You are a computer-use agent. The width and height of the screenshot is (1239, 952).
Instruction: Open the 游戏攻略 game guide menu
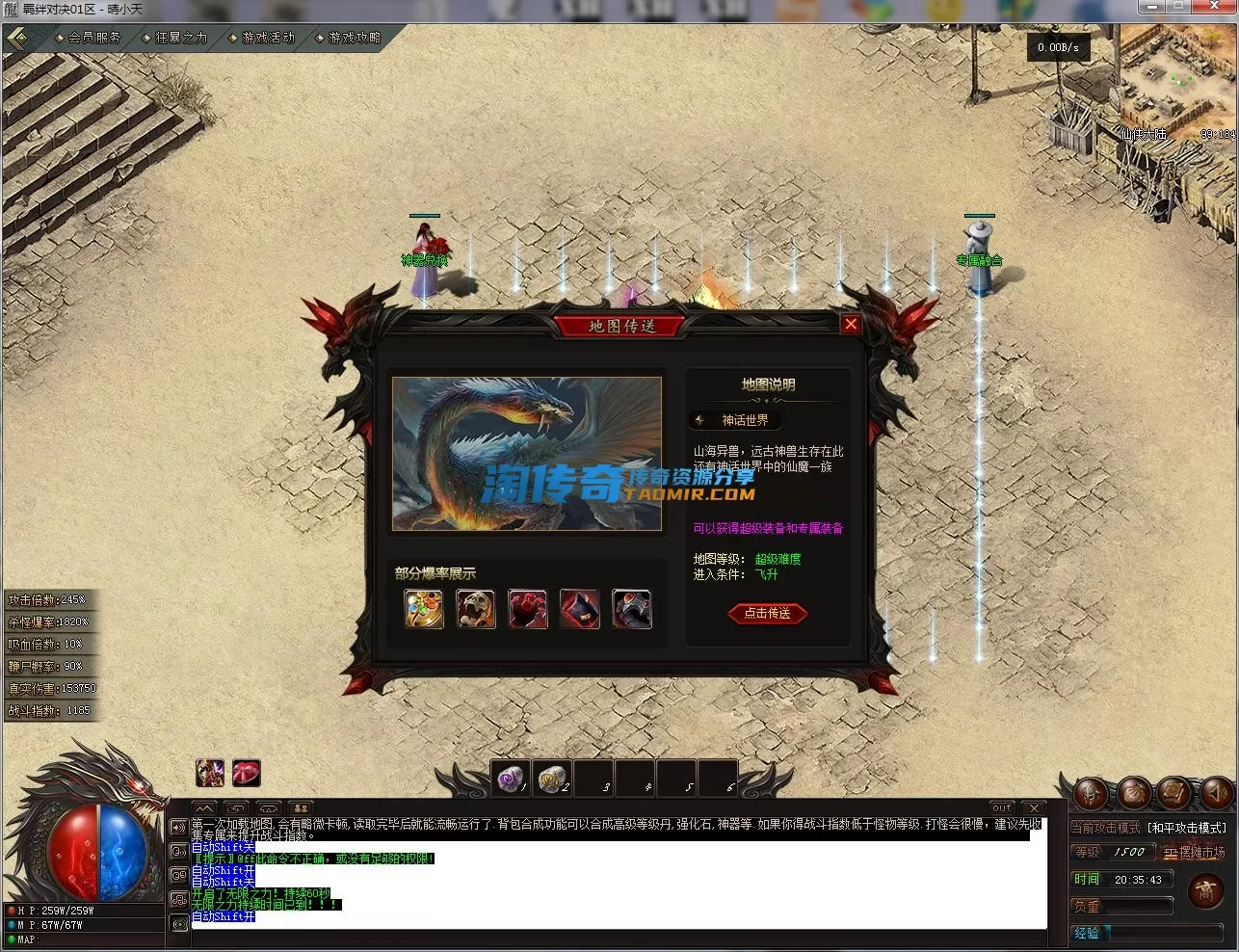pos(354,38)
